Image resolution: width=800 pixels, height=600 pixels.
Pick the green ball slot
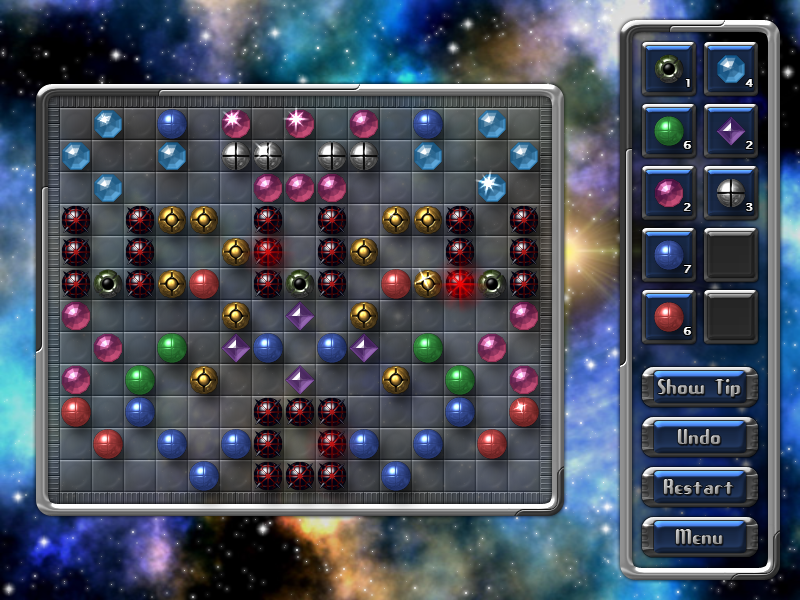point(668,131)
